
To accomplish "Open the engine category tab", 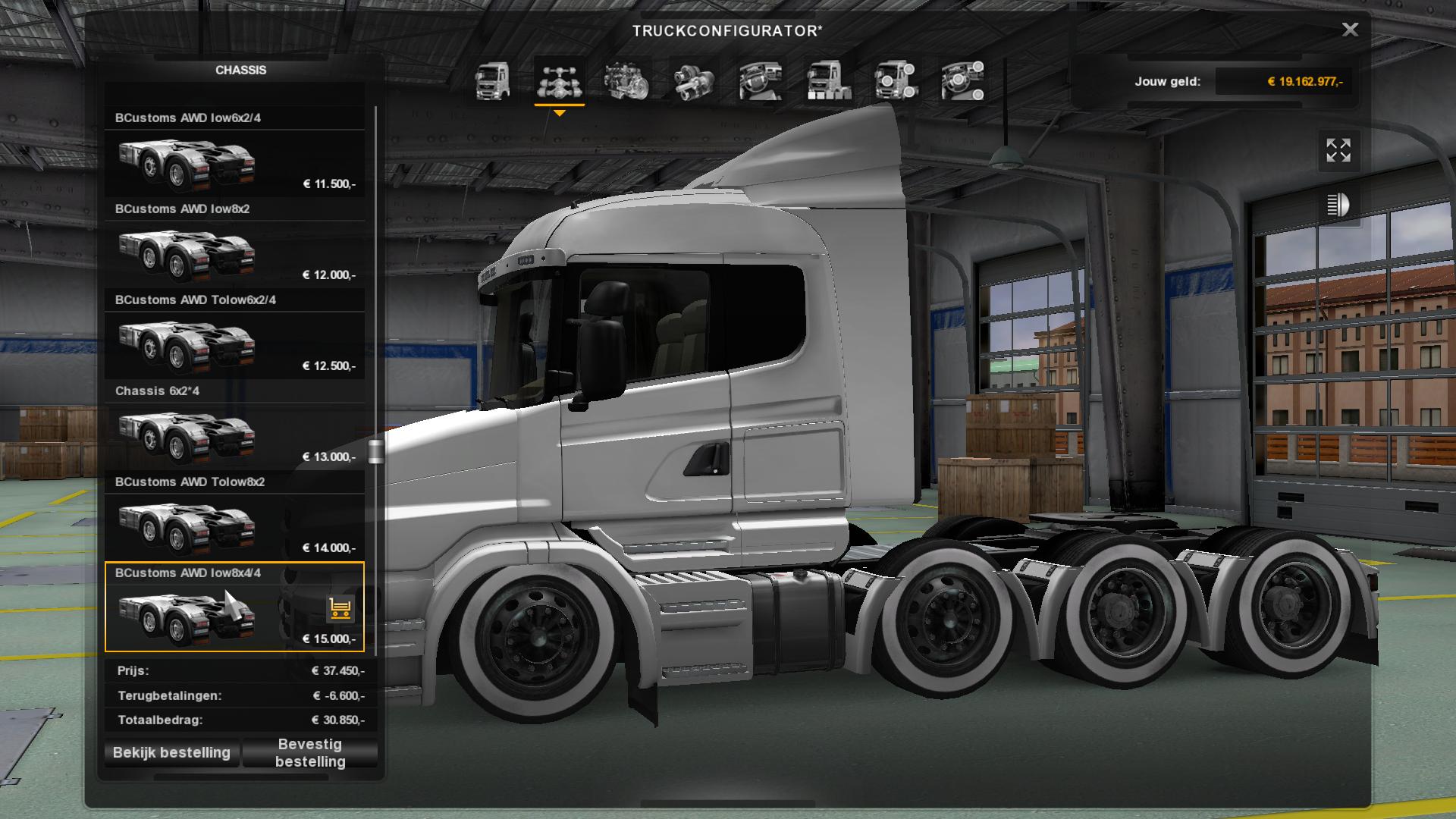I will (x=626, y=81).
